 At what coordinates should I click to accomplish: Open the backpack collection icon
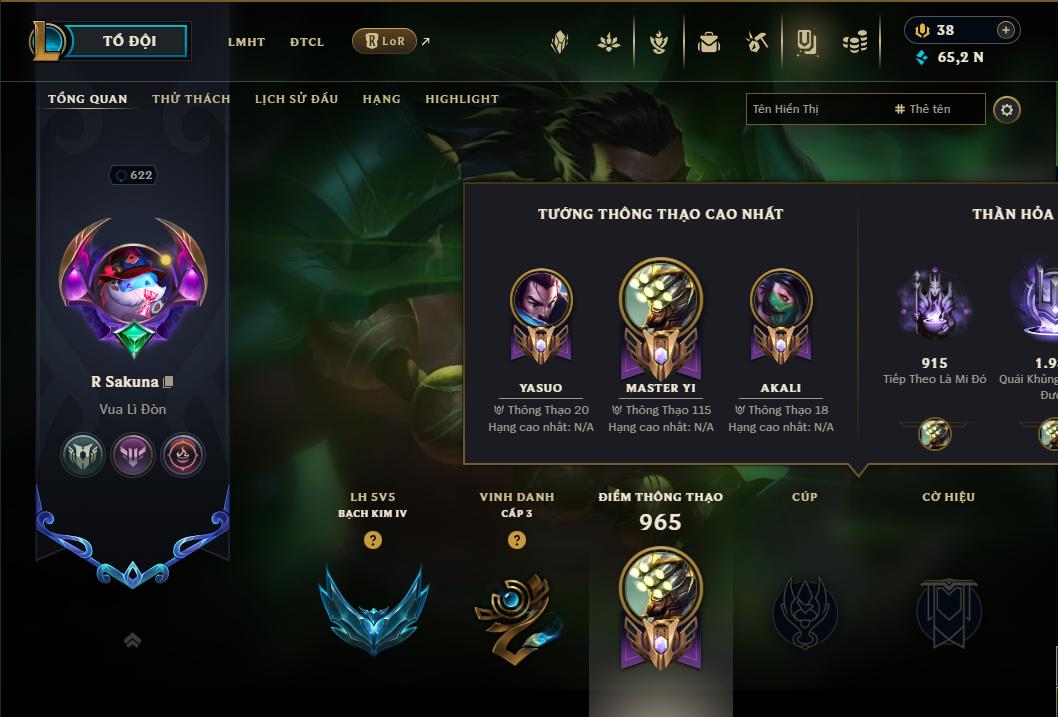click(x=709, y=42)
